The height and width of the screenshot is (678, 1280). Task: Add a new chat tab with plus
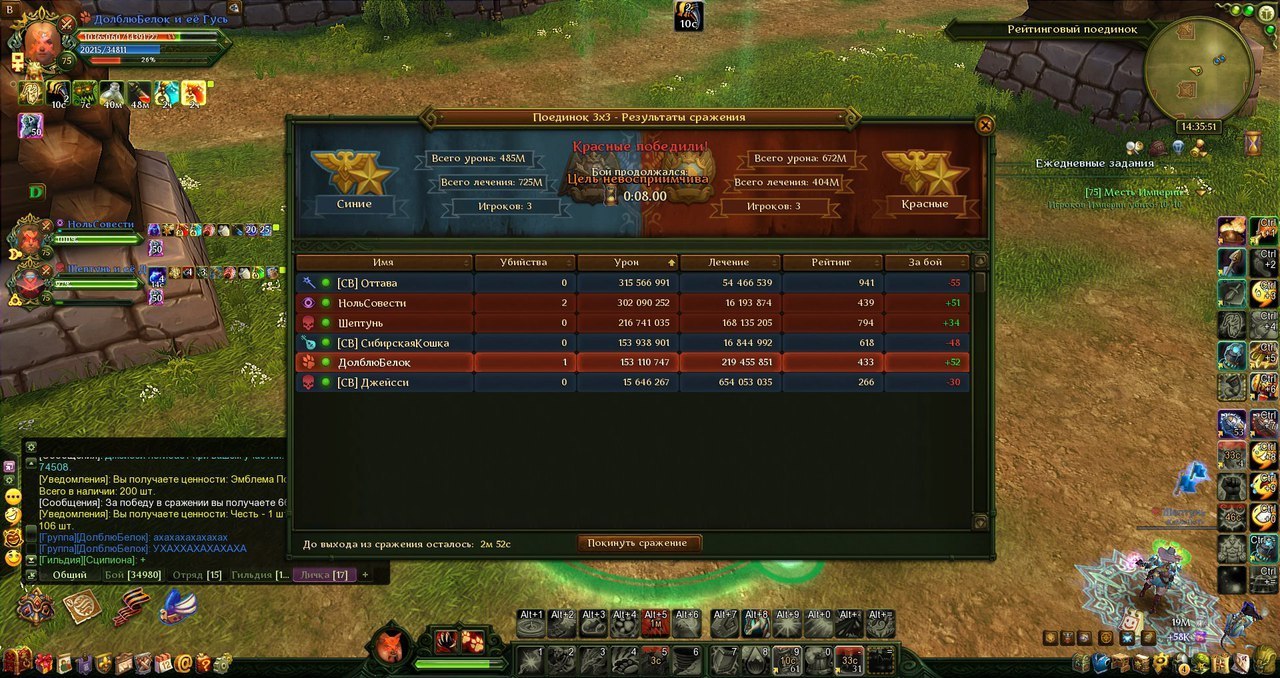(365, 575)
